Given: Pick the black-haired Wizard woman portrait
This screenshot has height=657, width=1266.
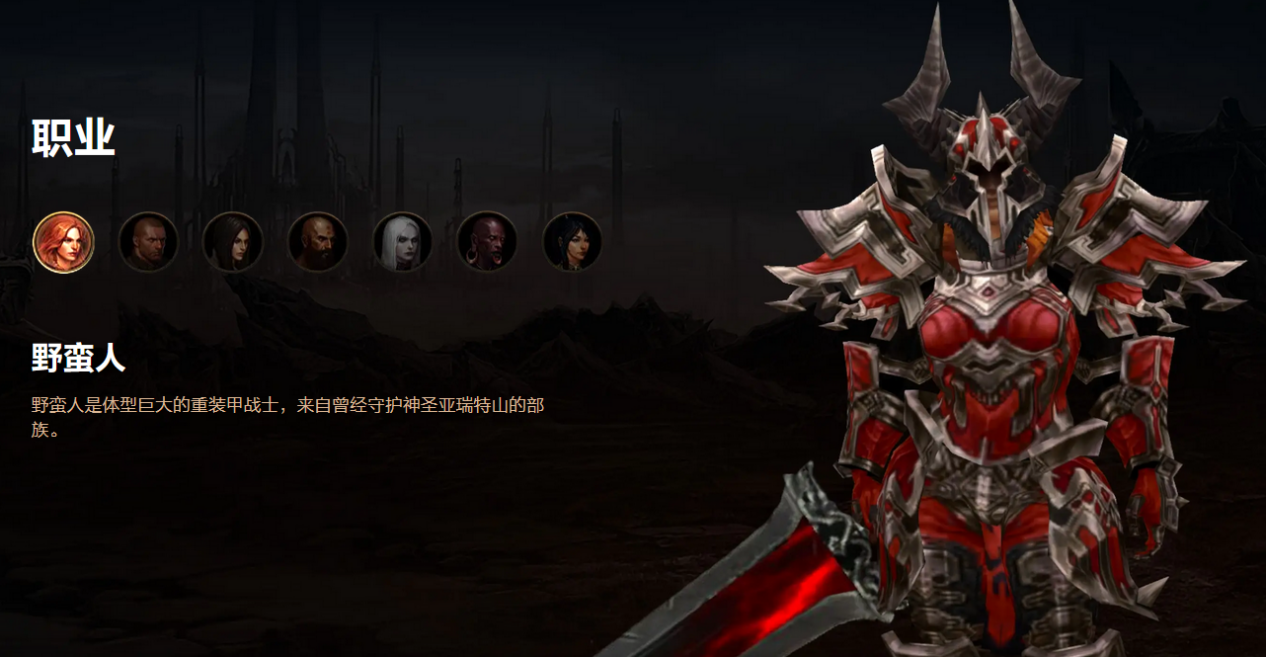Looking at the screenshot, I should click(572, 242).
